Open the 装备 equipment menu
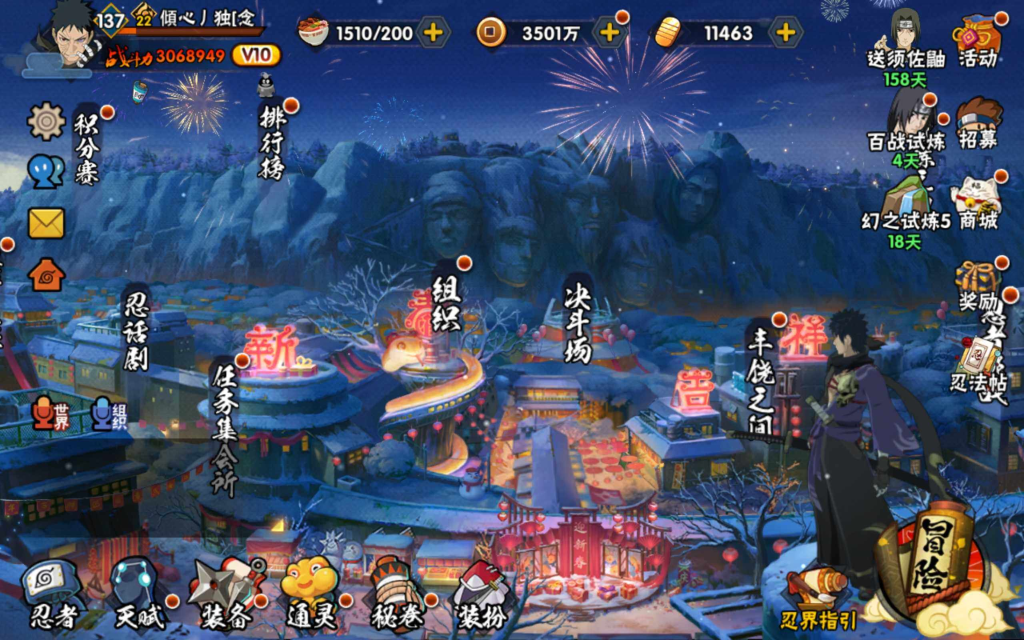Screen dimensions: 1024x640 (x=225, y=595)
